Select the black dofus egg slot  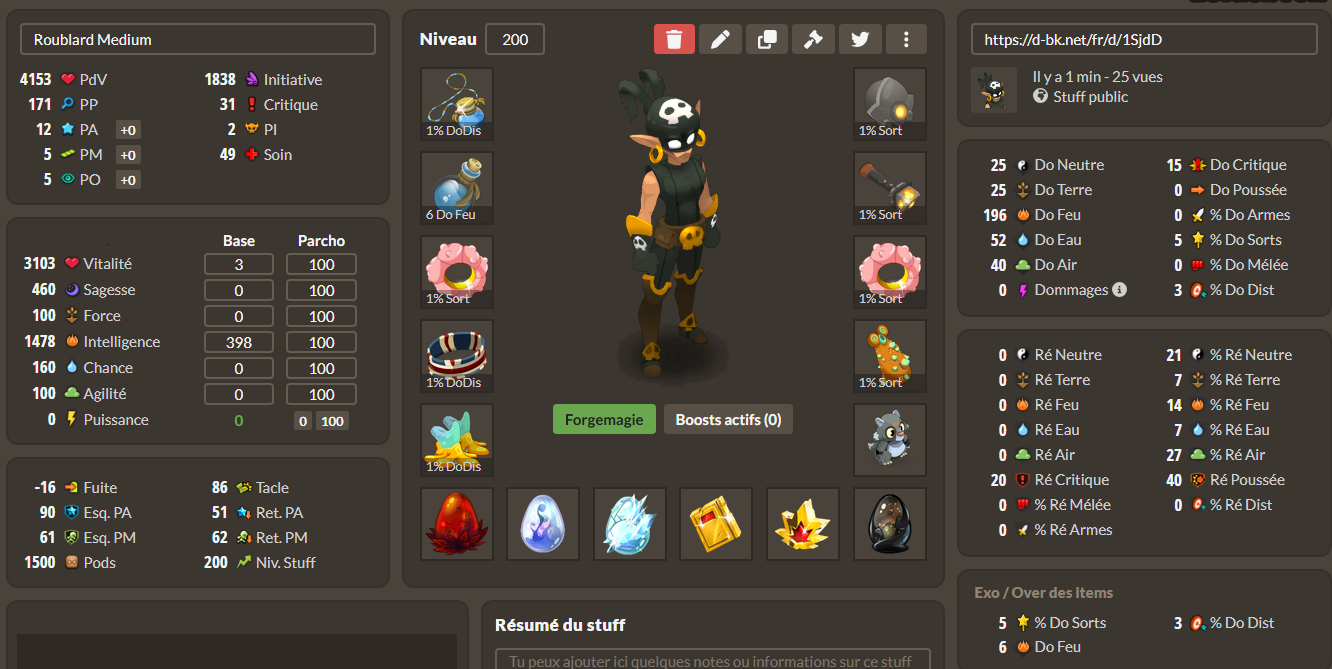coord(889,524)
